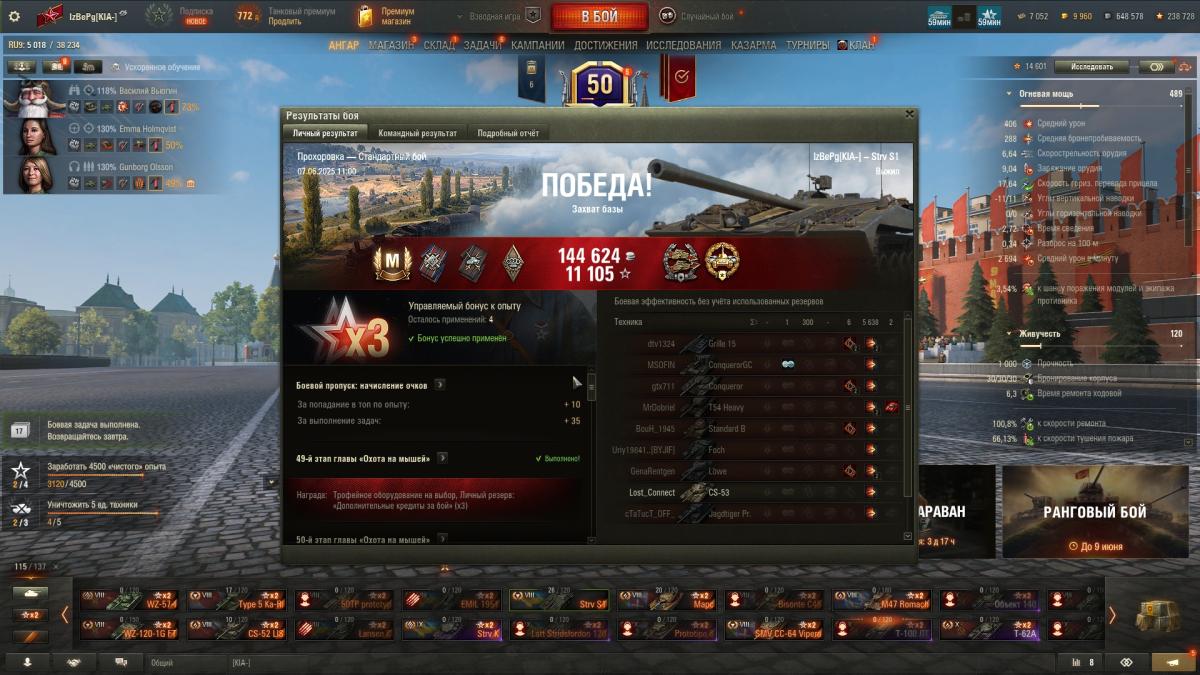Viewport: 1200px width, 675px height.
Task: Select the Strv K tank in carousel
Action: click(452, 629)
